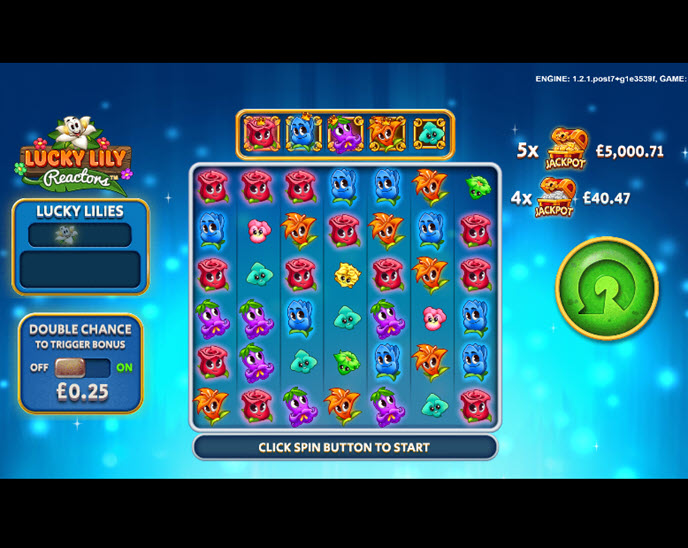
Task: Choose the orange lily icon in top bar
Action: tap(387, 134)
